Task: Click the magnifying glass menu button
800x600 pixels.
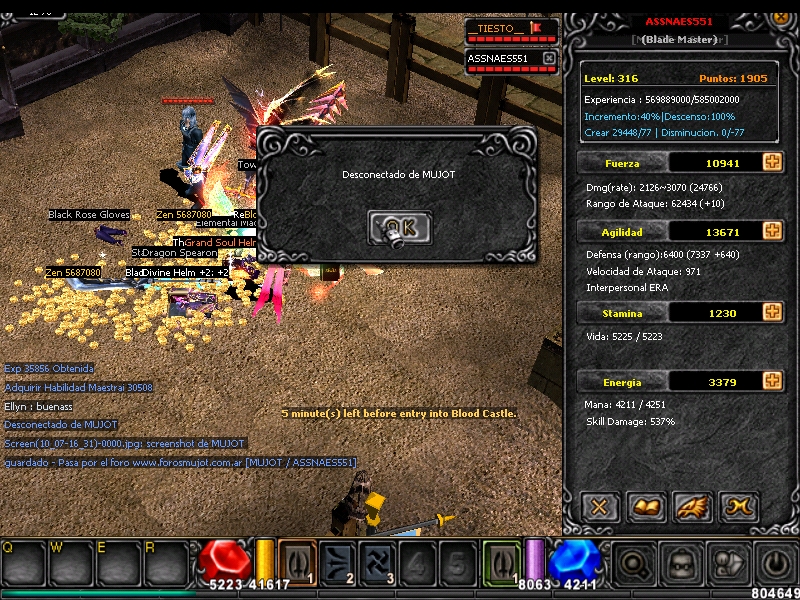Action: [x=633, y=563]
